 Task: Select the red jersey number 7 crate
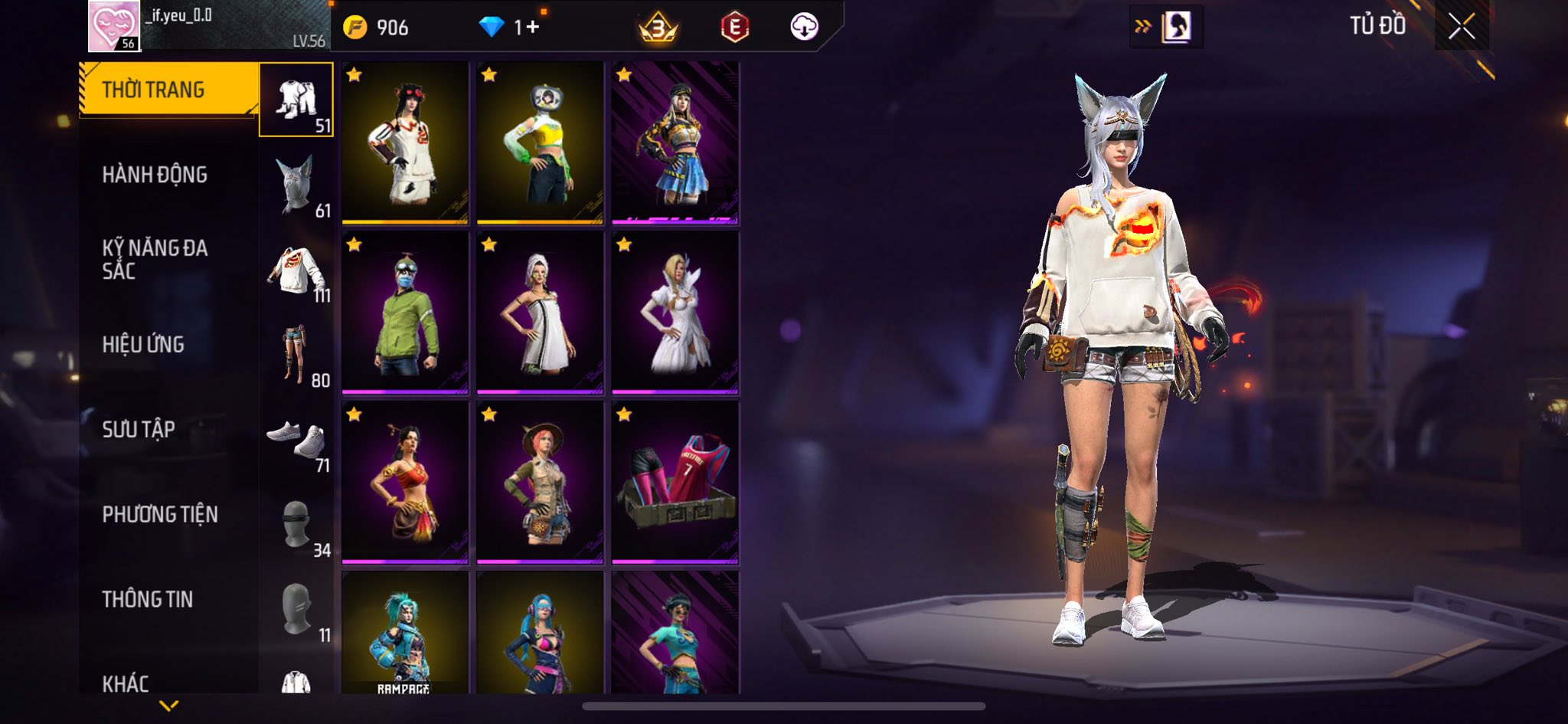(675, 483)
